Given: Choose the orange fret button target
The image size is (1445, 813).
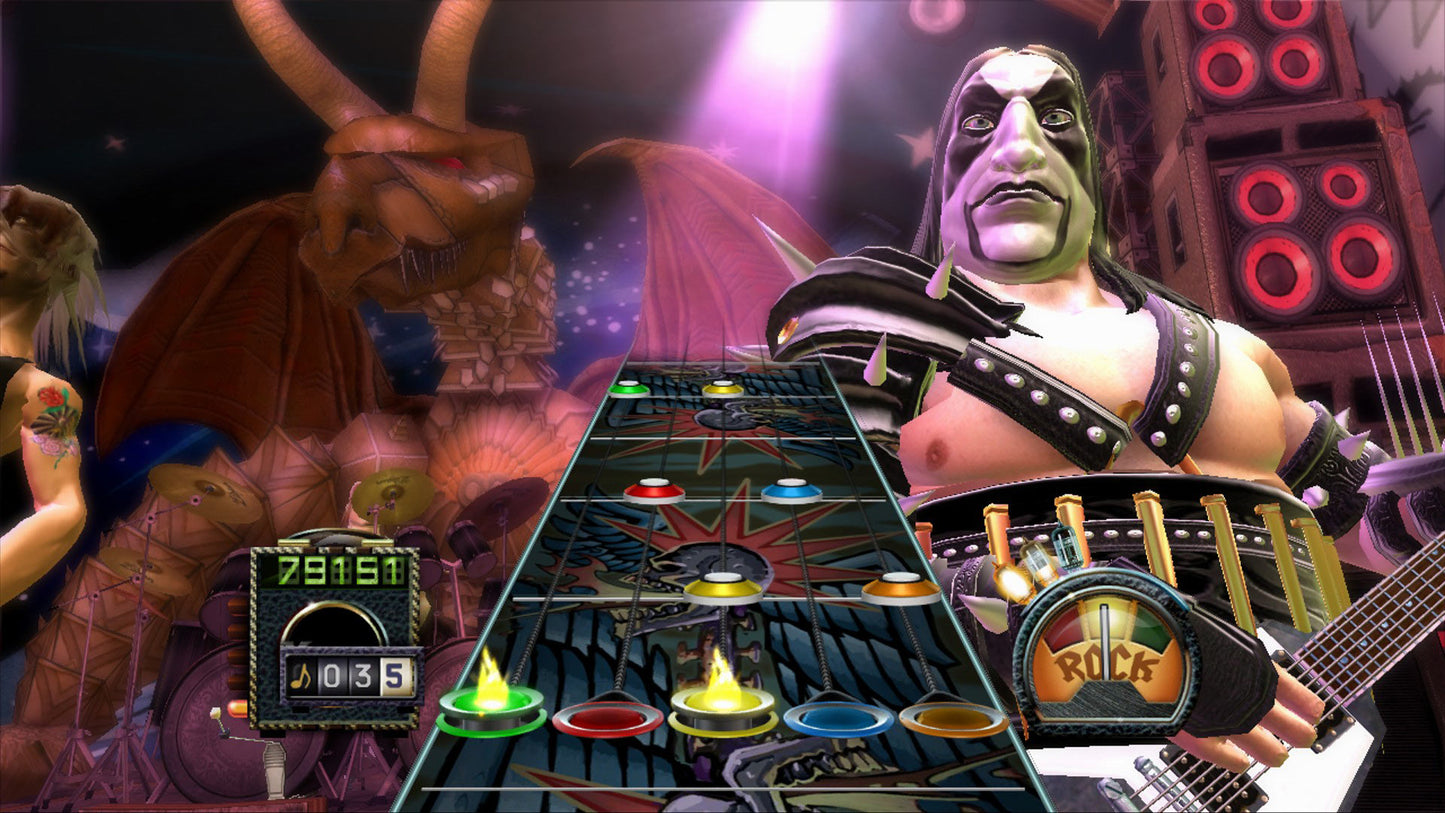Looking at the screenshot, I should pos(953,717).
